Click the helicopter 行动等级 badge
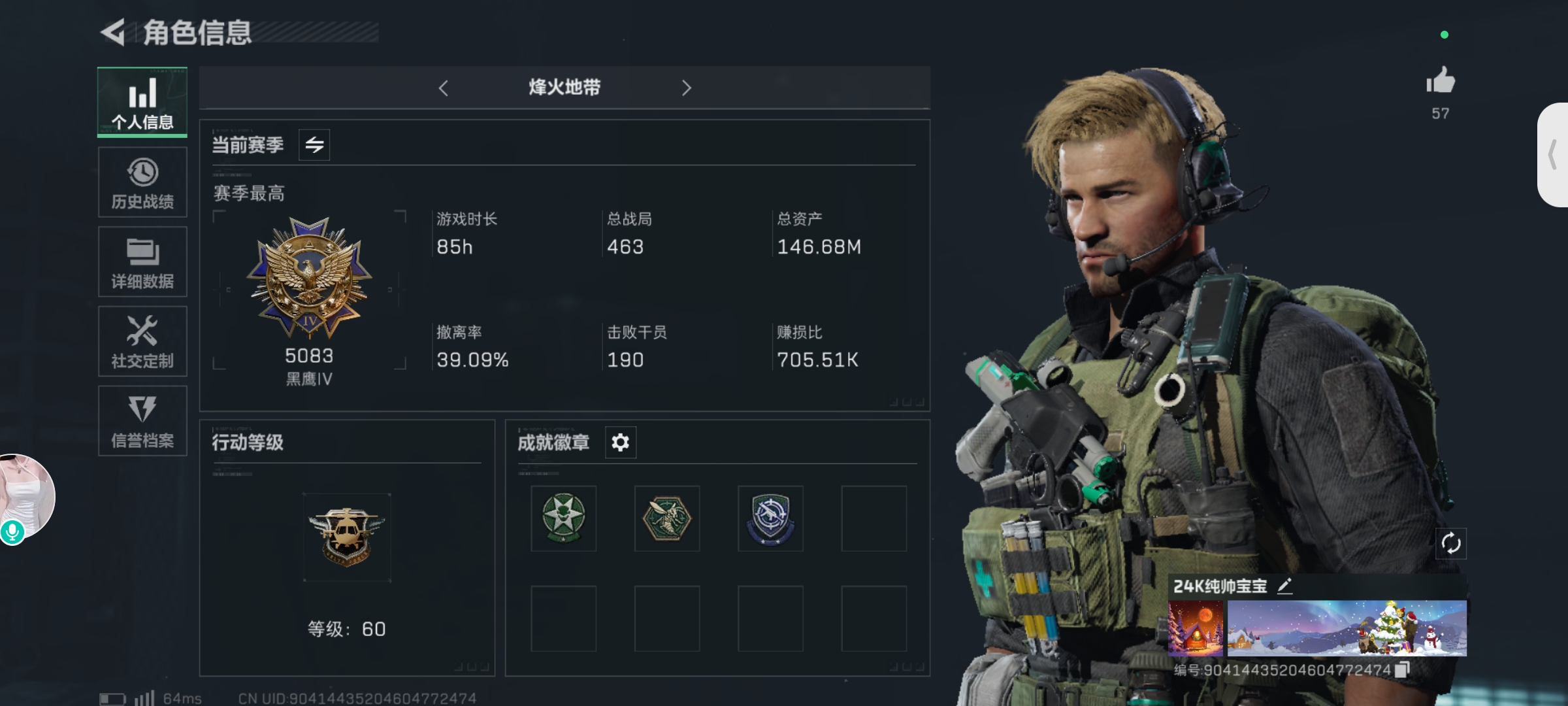The image size is (1568, 706). (x=347, y=537)
